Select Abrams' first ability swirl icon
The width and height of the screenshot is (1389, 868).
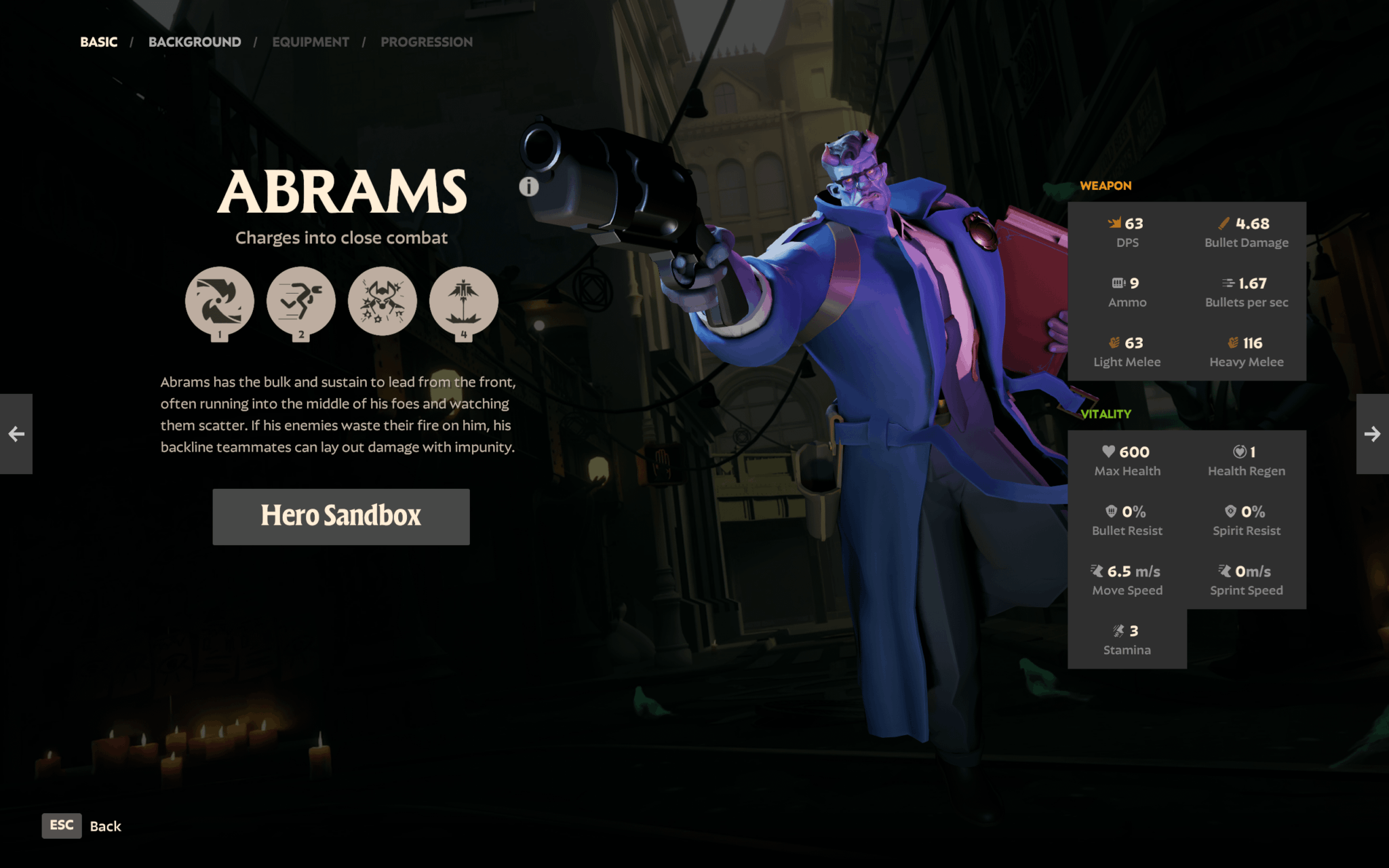[x=220, y=301]
